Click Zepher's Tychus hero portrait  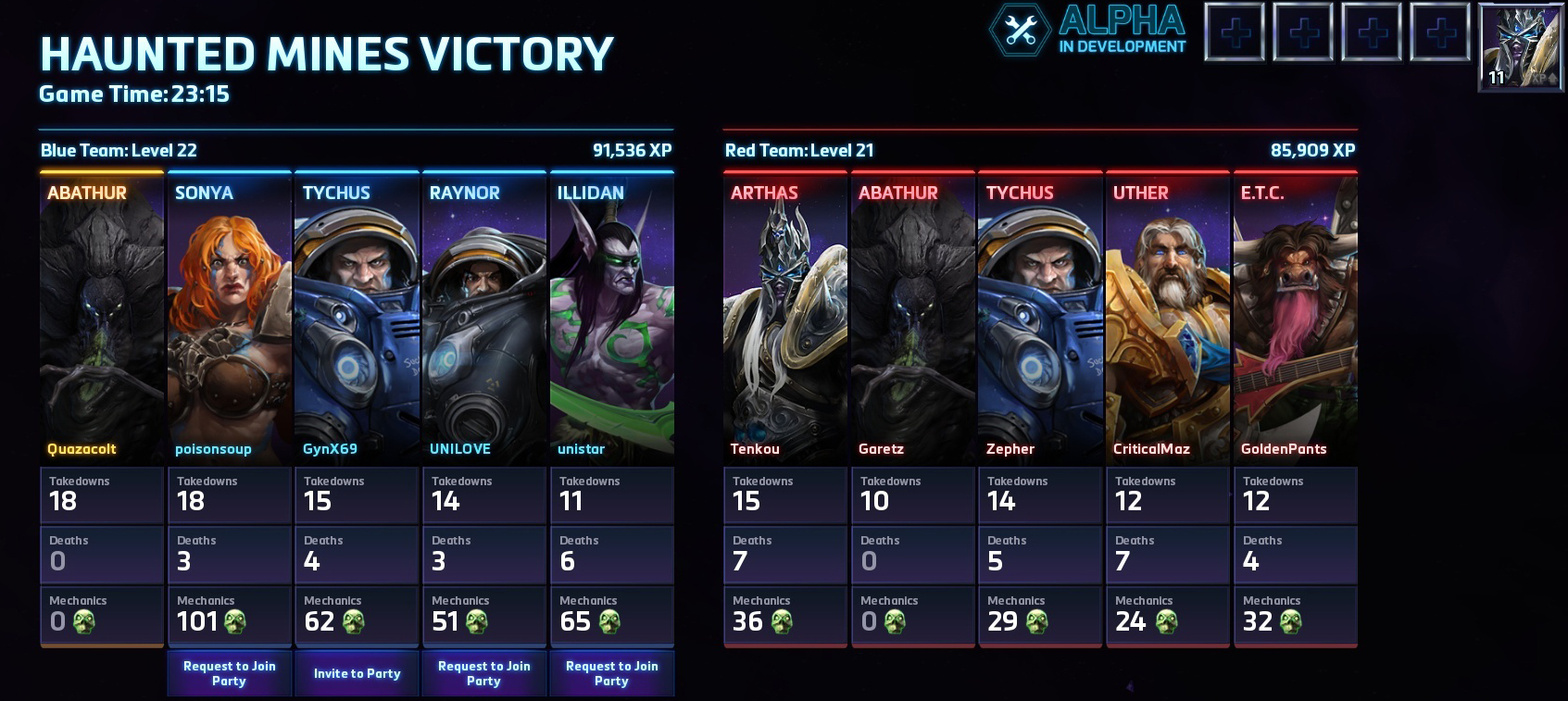[x=1040, y=319]
